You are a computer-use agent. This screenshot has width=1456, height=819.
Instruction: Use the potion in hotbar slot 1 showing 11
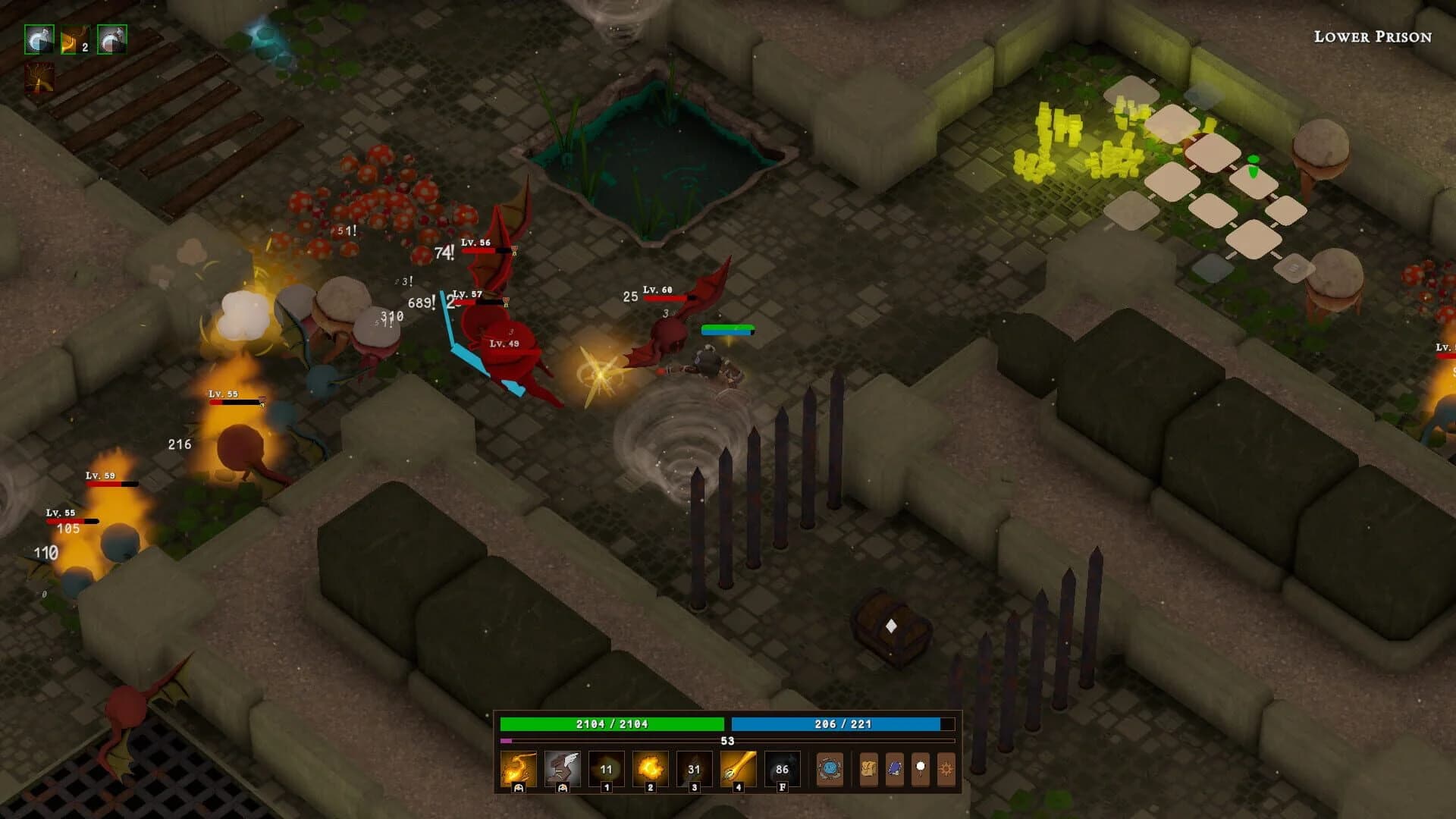607,768
